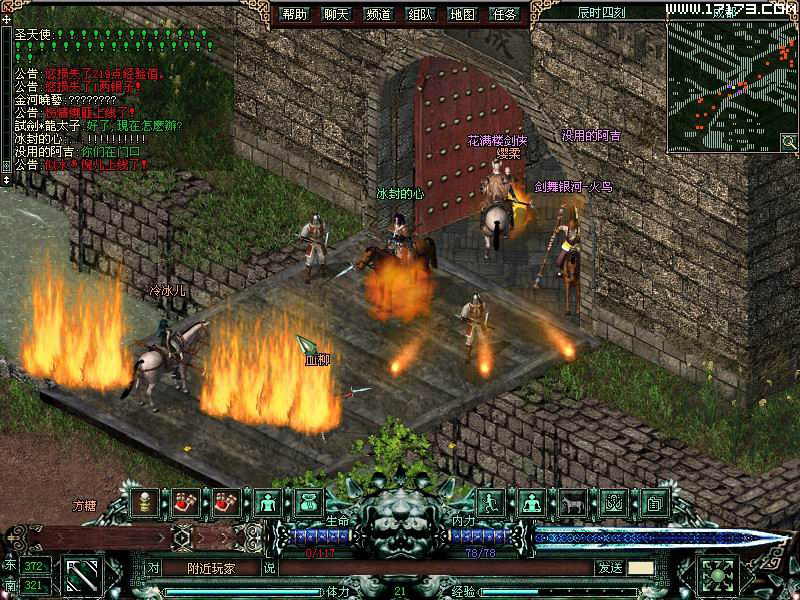The width and height of the screenshot is (800, 600).
Task: Open the 地图 map menu
Action: point(463,15)
